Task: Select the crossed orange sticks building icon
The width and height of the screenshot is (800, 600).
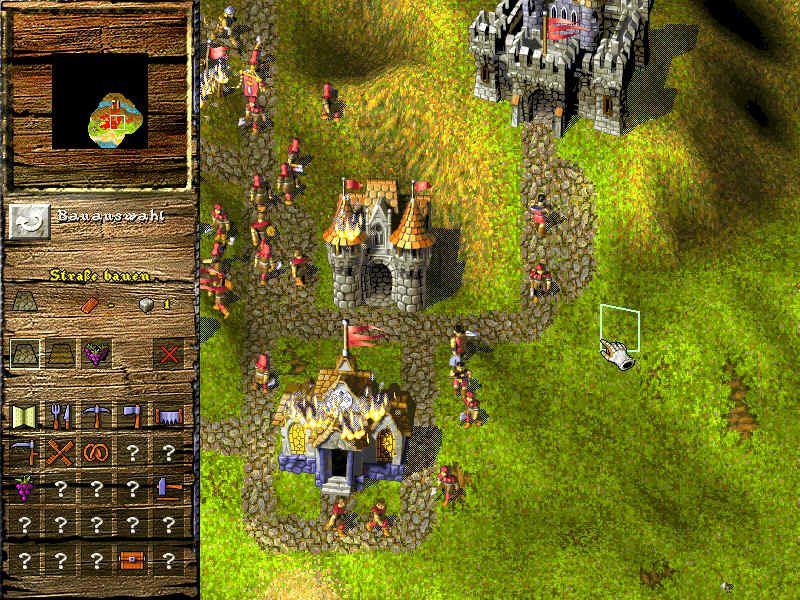Action: click(x=61, y=452)
